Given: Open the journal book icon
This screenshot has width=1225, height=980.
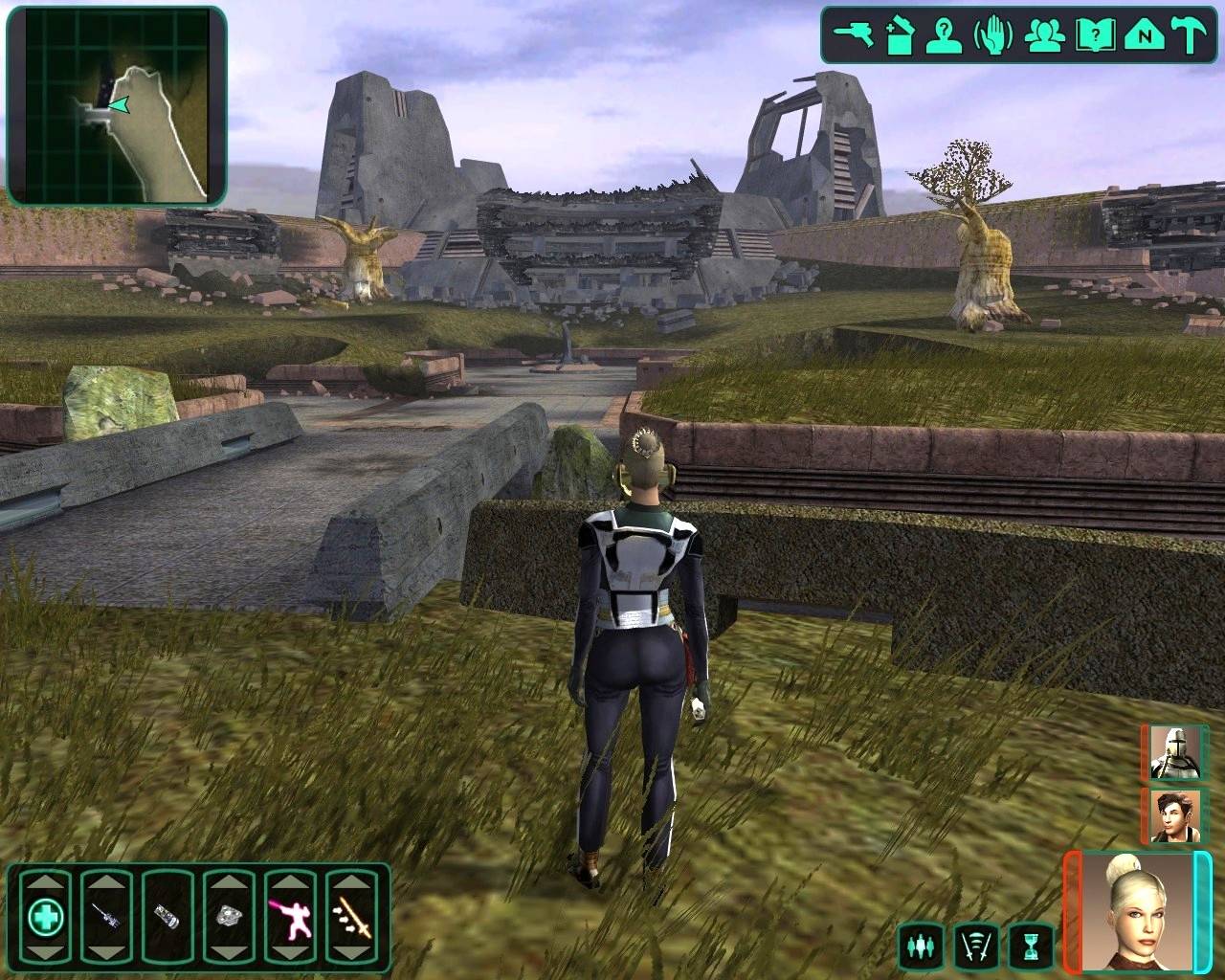Looking at the screenshot, I should [1091, 35].
